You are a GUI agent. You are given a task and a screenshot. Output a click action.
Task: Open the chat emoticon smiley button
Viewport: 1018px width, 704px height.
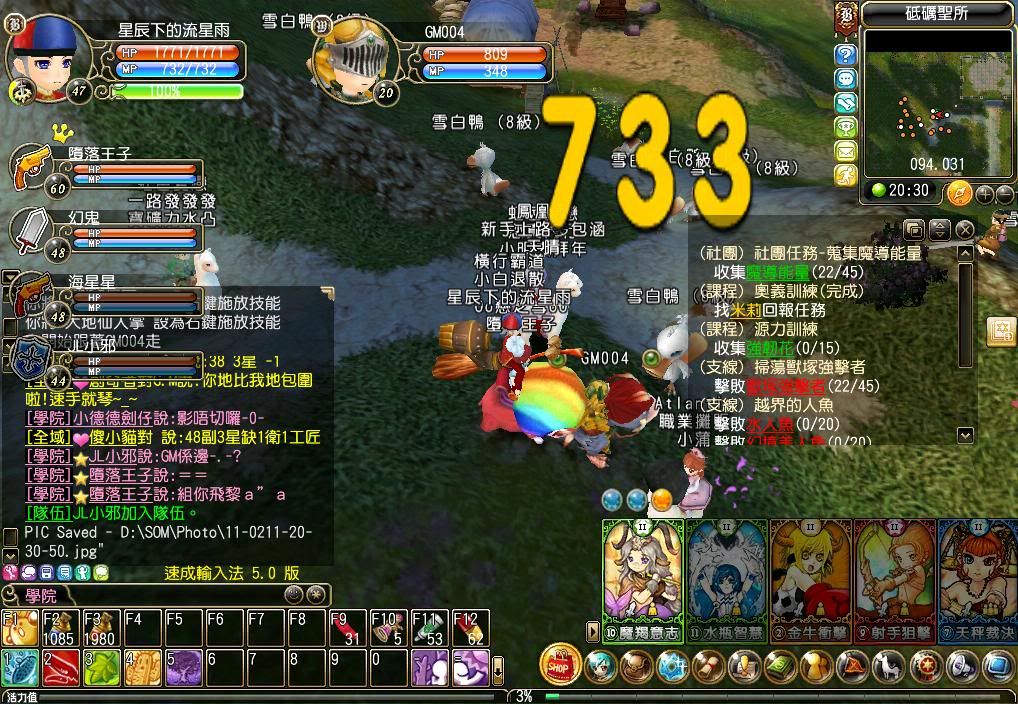tap(85, 573)
